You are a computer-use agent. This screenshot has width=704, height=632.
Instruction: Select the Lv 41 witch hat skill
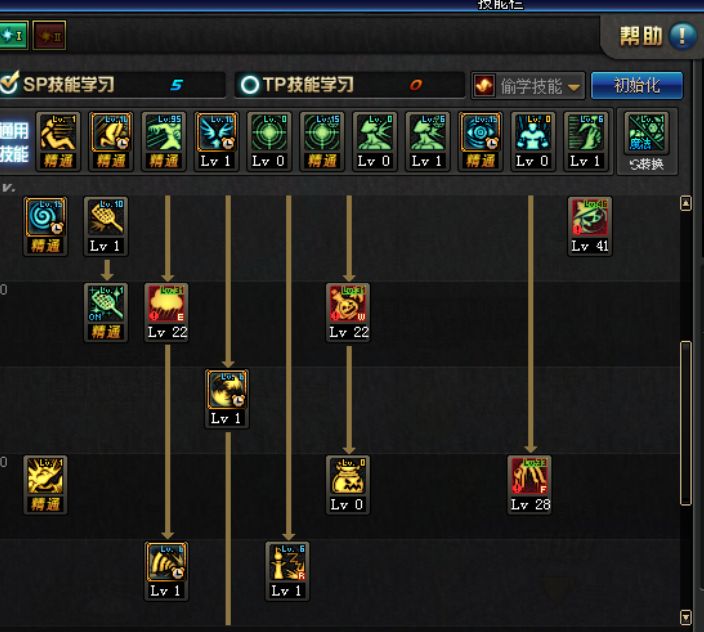click(x=589, y=218)
